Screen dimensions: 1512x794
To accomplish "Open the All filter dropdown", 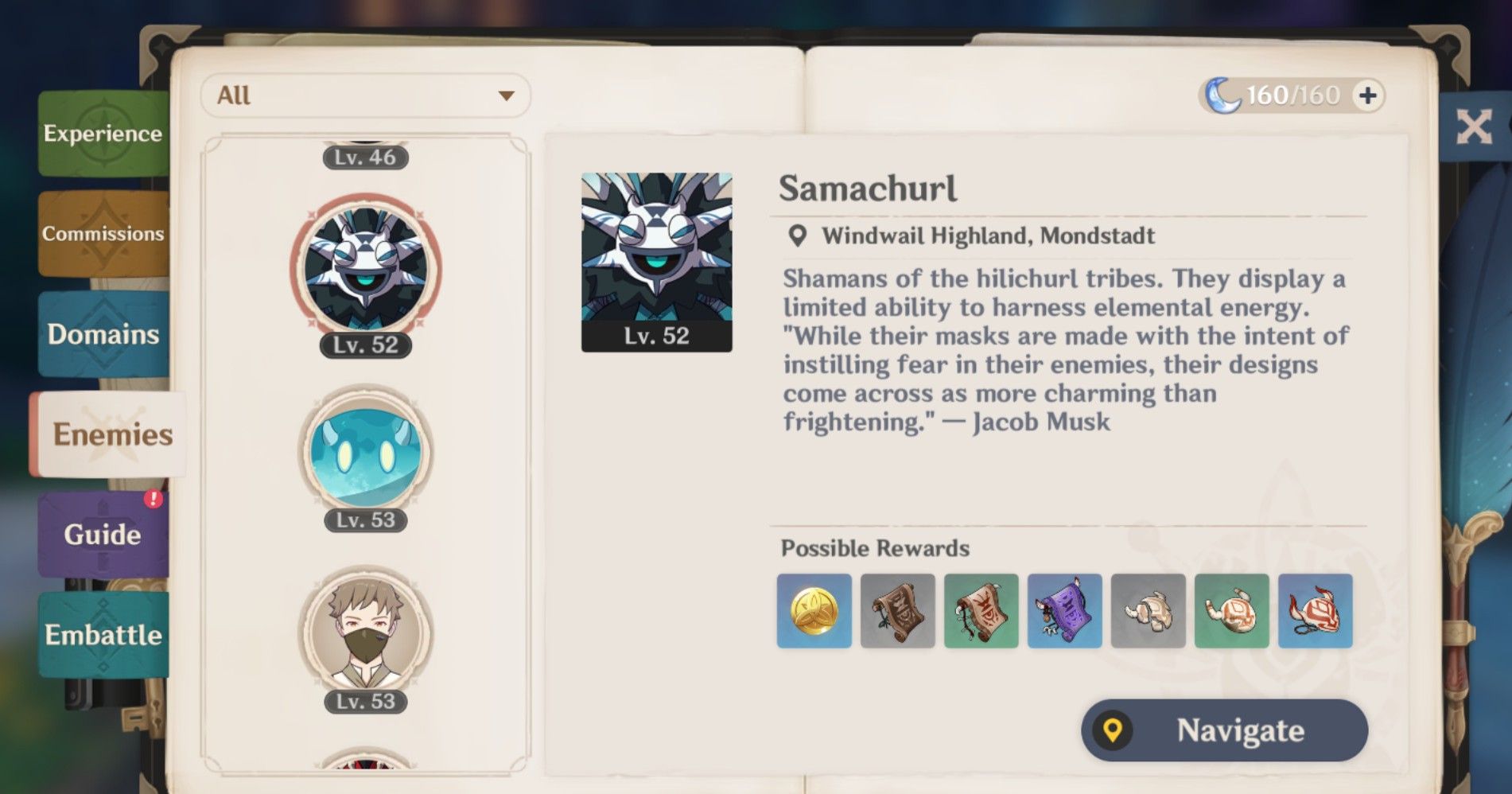I will [x=364, y=95].
